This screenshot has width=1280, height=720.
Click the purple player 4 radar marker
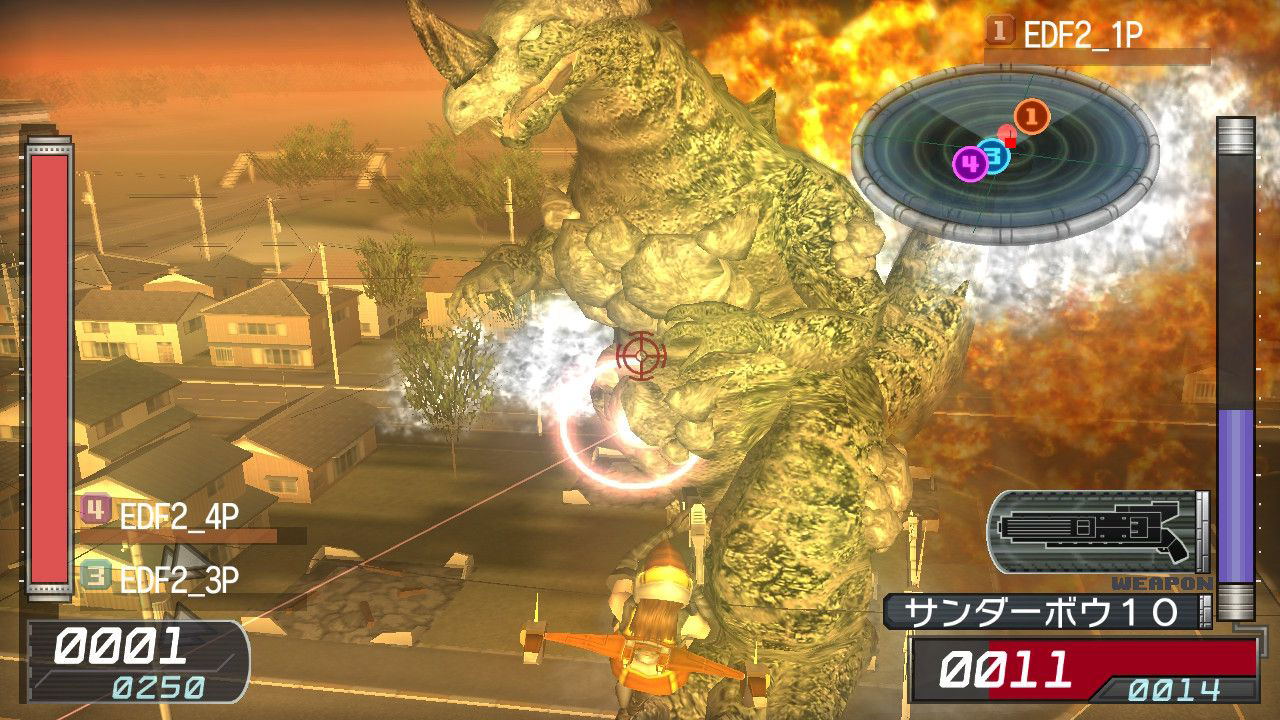click(969, 164)
